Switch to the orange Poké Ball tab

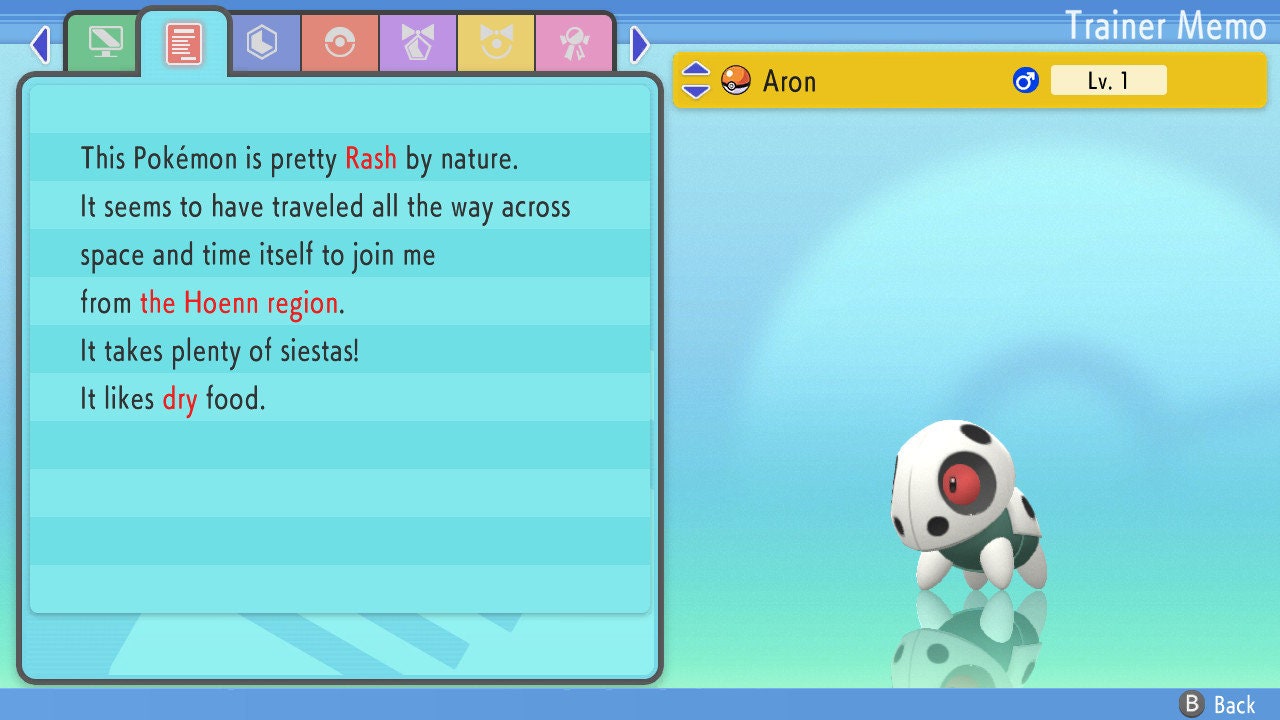pyautogui.click(x=339, y=43)
